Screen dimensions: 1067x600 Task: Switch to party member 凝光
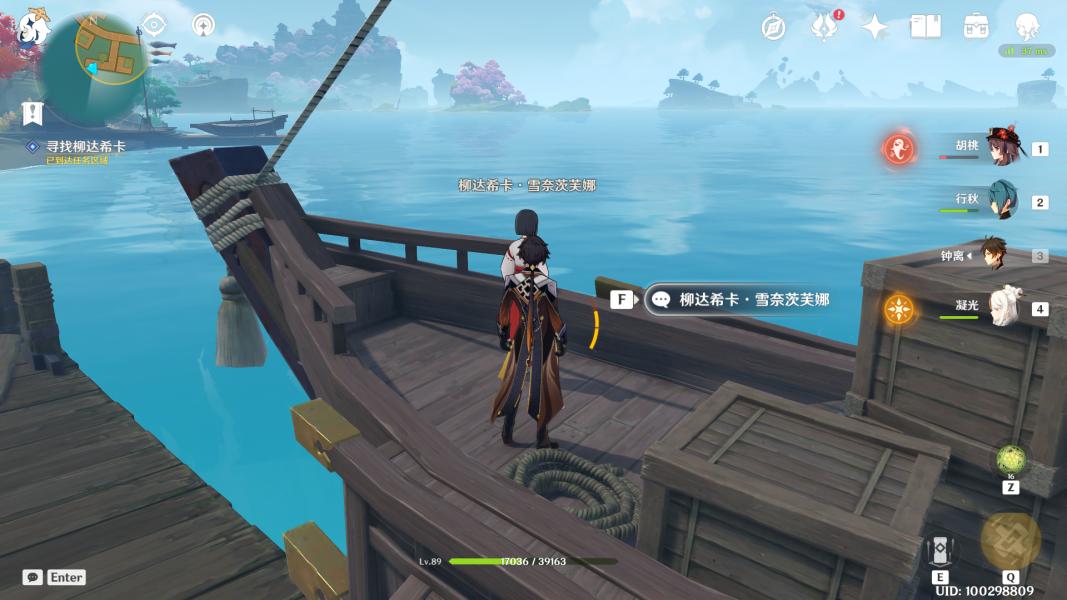[x=1003, y=308]
